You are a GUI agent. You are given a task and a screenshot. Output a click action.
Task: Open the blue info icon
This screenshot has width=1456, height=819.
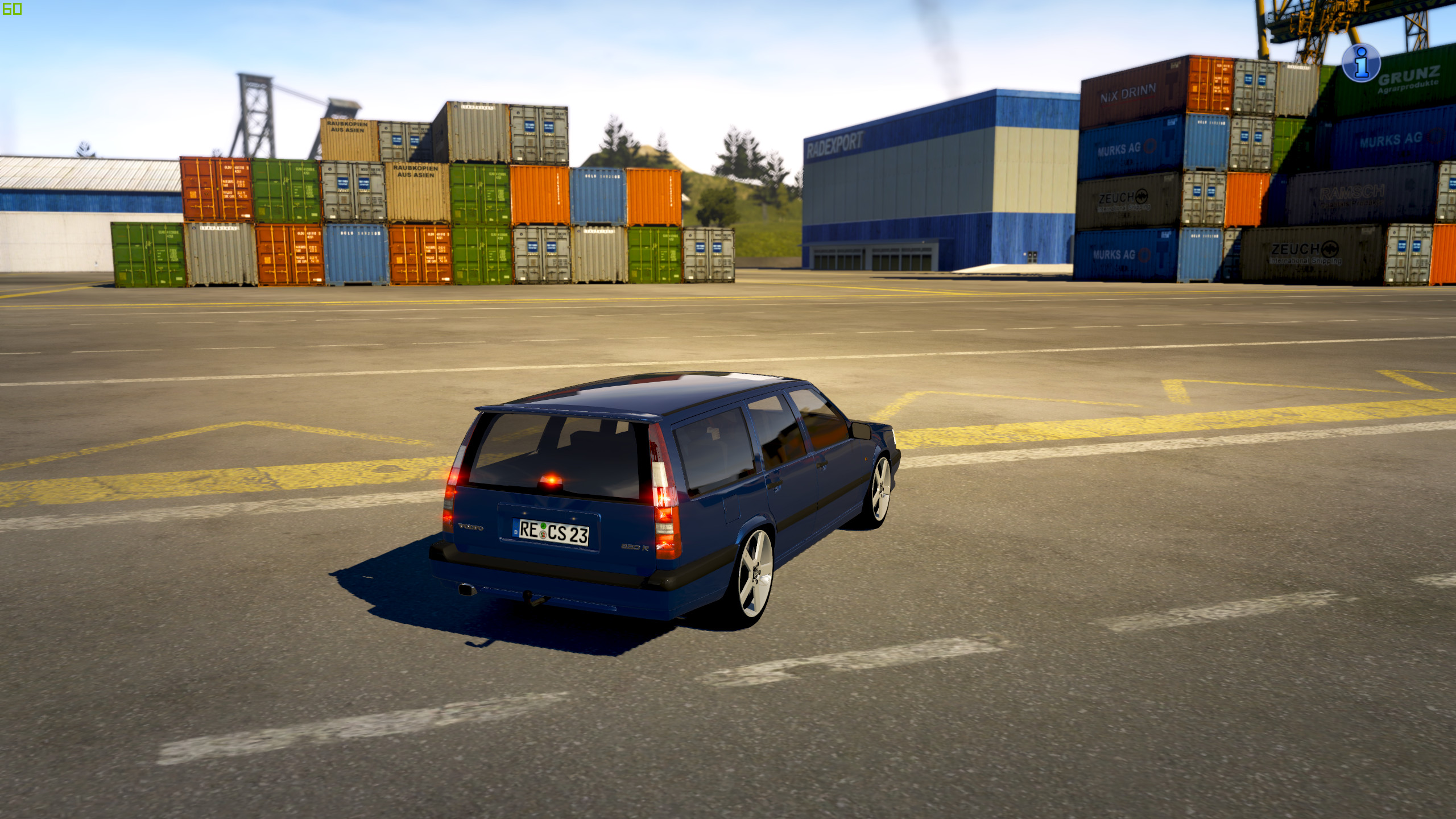(x=1360, y=63)
